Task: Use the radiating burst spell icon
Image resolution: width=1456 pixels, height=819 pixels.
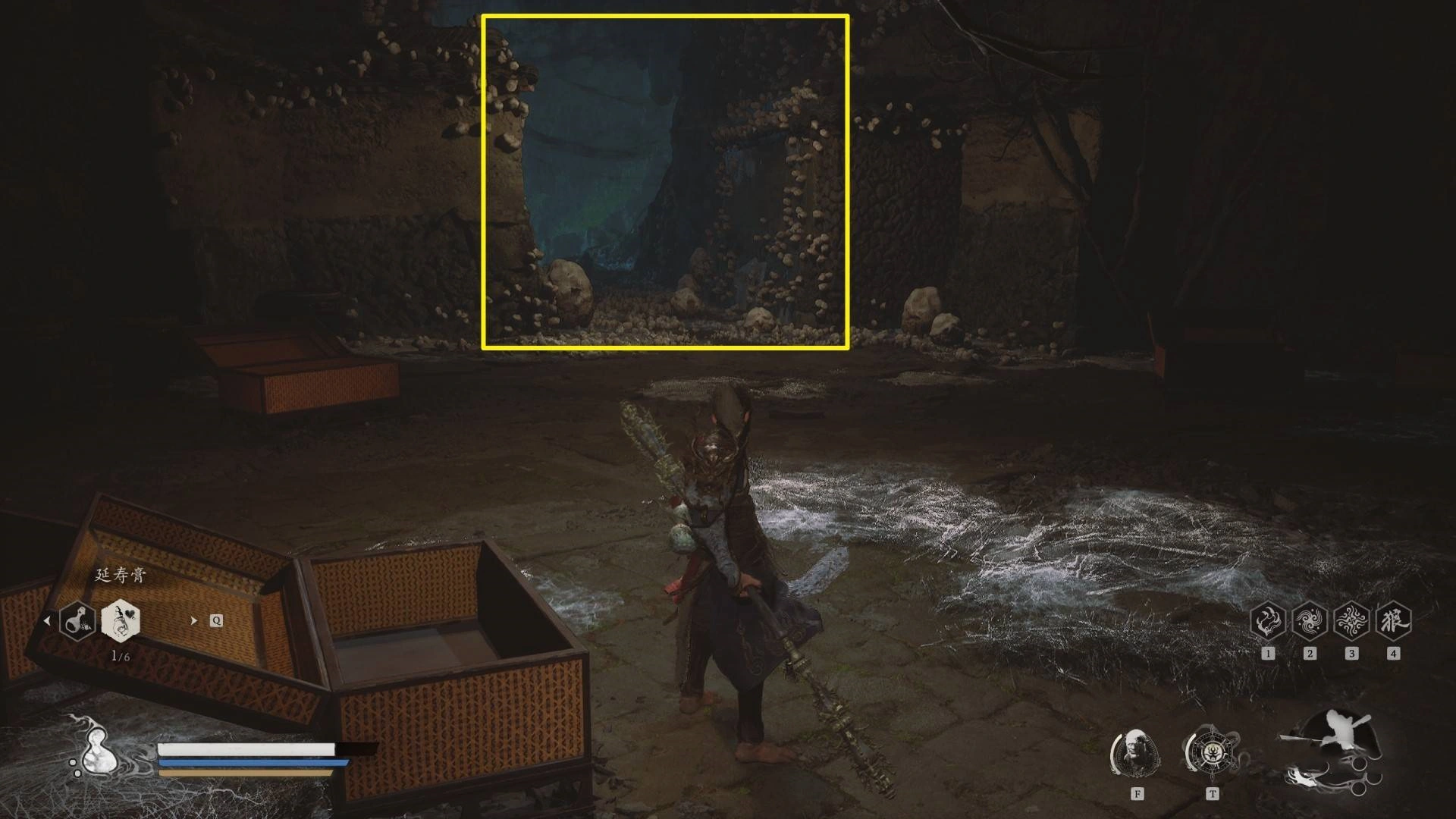Action: 1351,621
